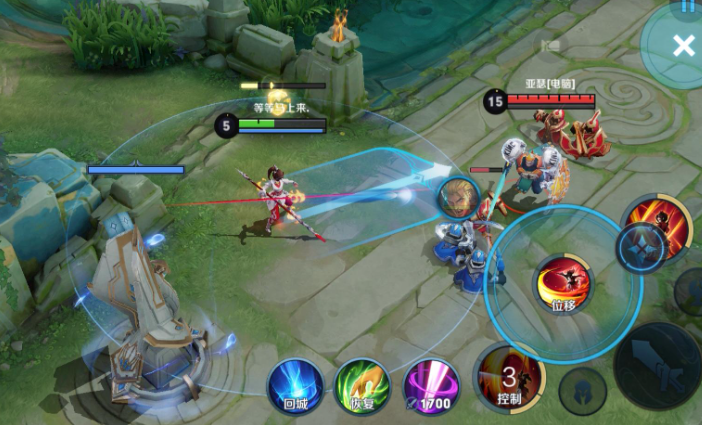Tap the helmet target-hero button
This screenshot has height=425, width=702.
(x=582, y=390)
